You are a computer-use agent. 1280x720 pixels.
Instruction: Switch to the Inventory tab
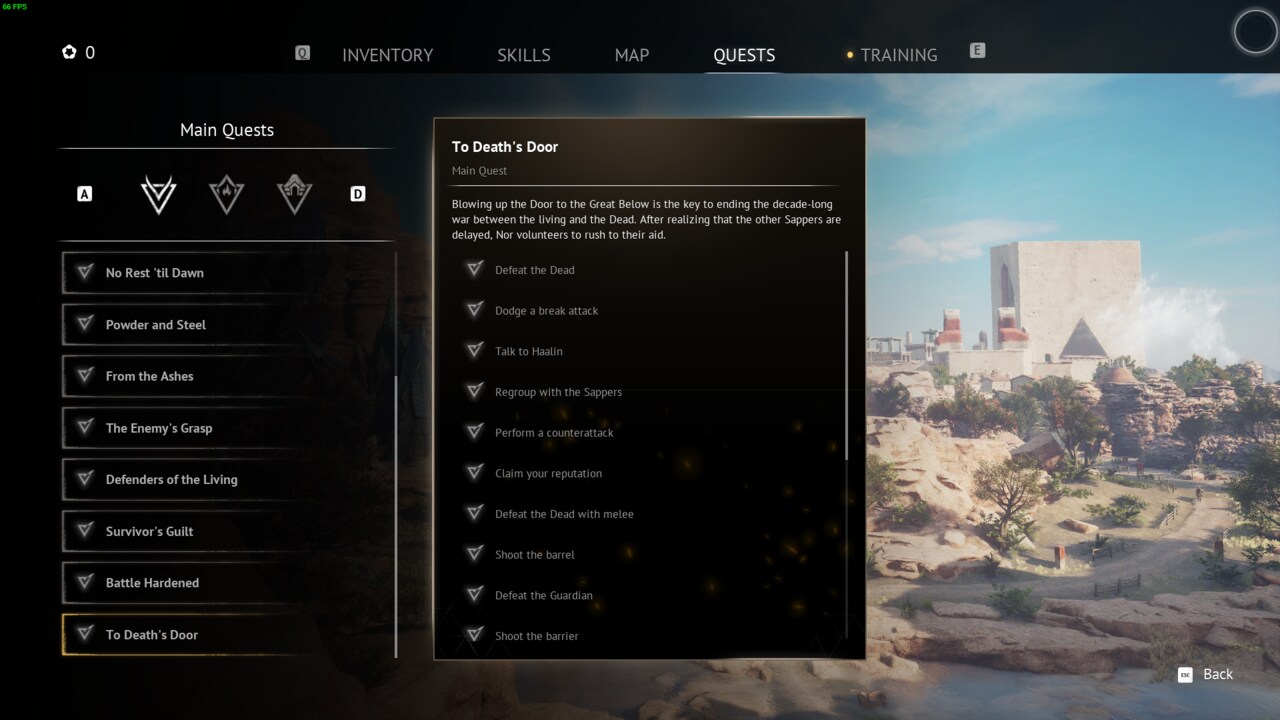[x=387, y=55]
